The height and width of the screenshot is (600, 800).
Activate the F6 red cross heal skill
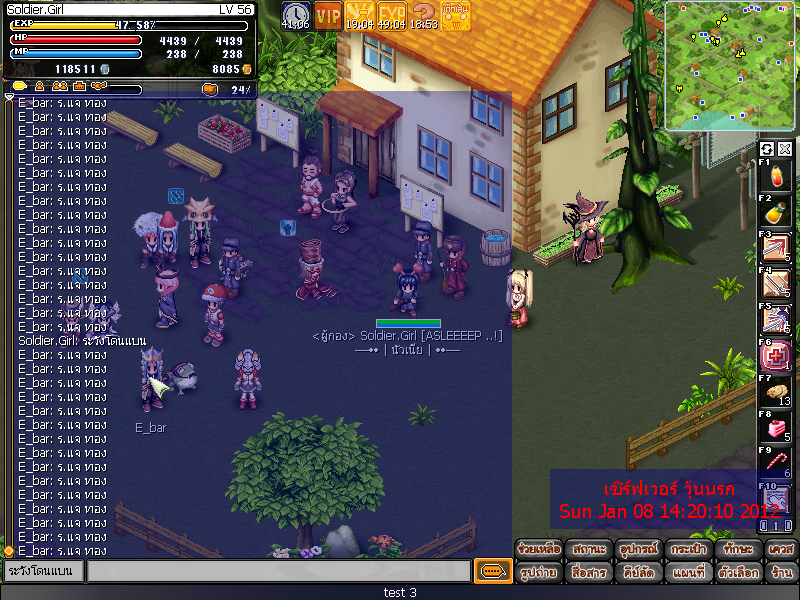[775, 356]
